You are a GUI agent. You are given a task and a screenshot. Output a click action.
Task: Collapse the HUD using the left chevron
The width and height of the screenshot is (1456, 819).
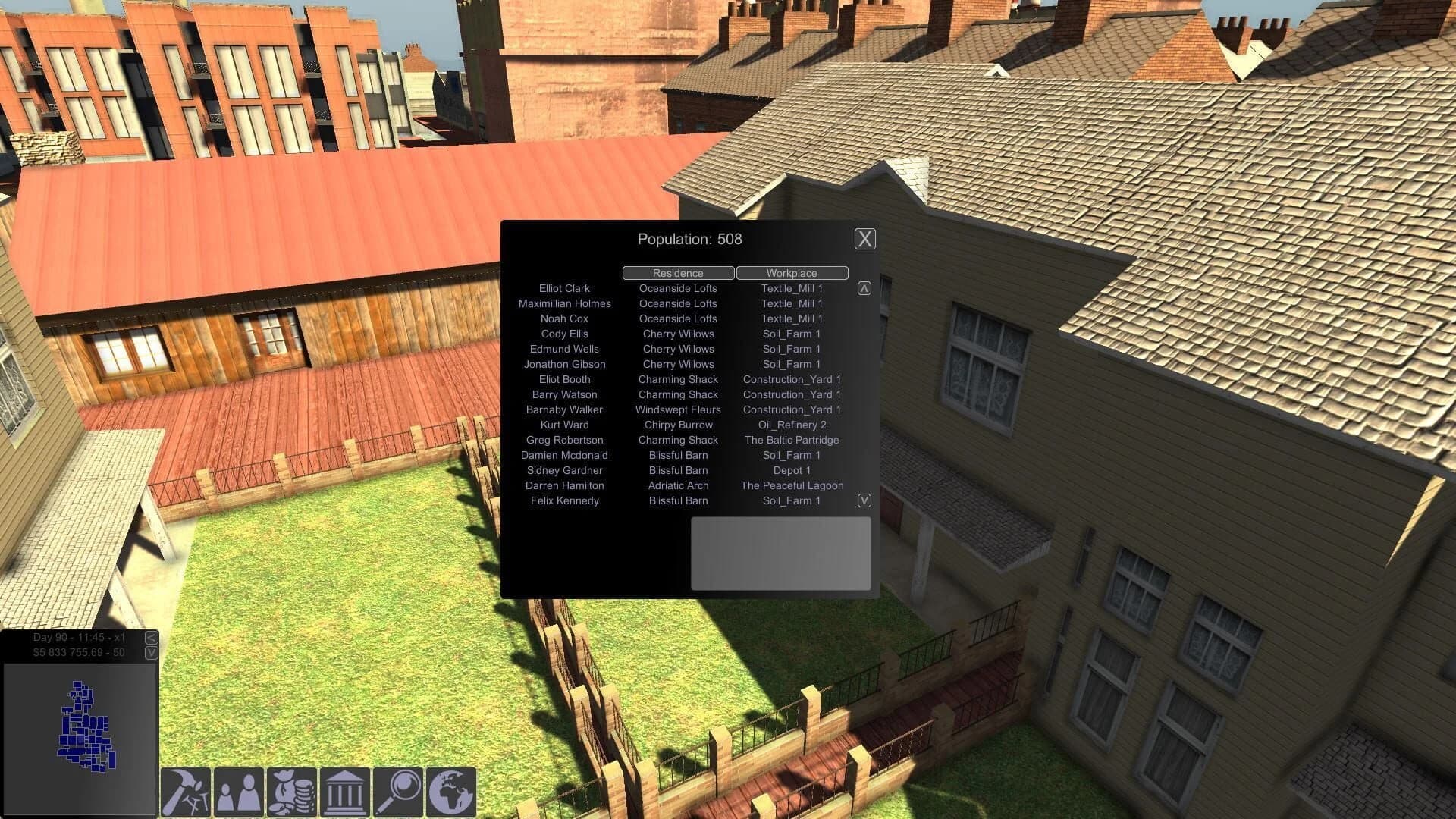149,638
